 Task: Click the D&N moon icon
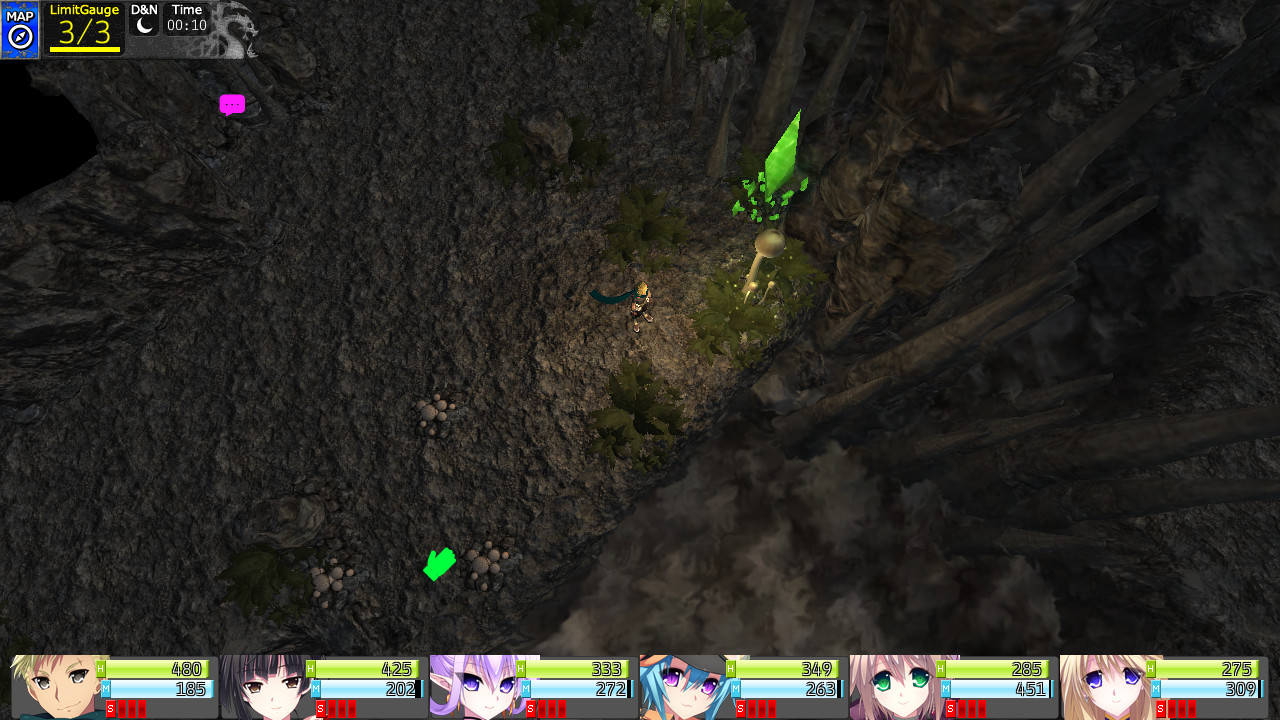point(145,26)
